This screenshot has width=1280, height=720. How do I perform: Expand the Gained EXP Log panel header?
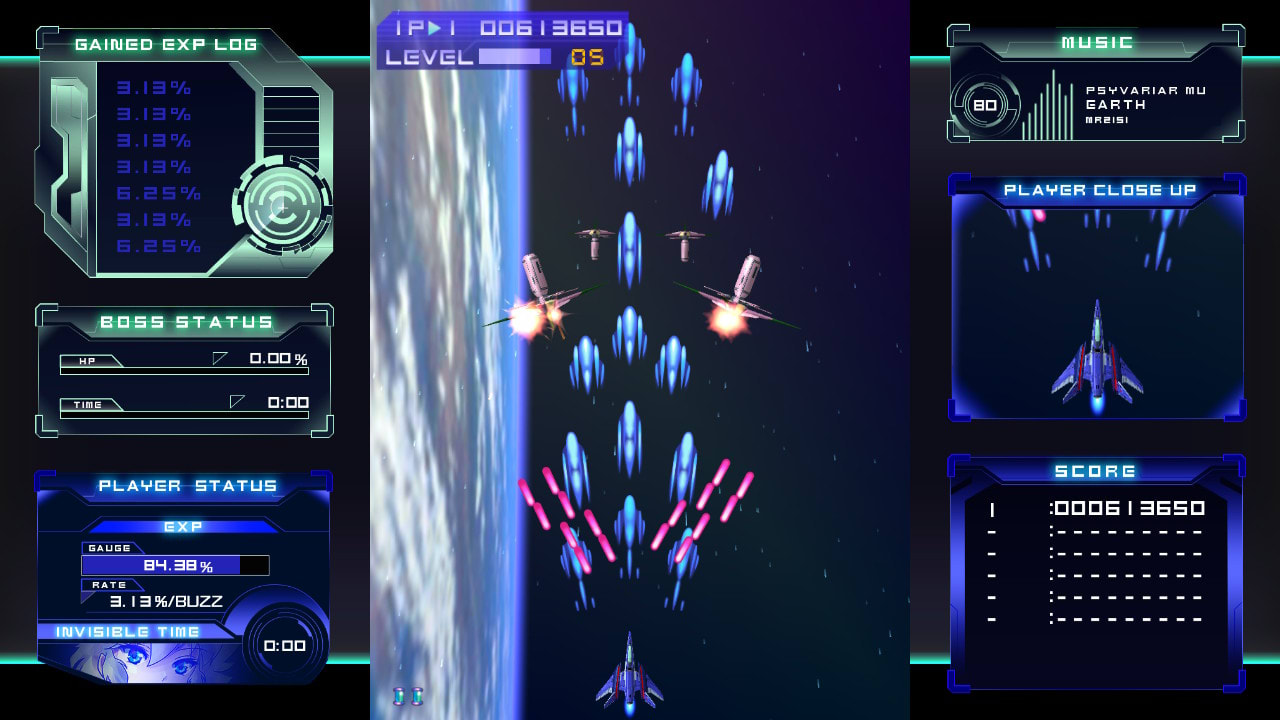coord(166,42)
